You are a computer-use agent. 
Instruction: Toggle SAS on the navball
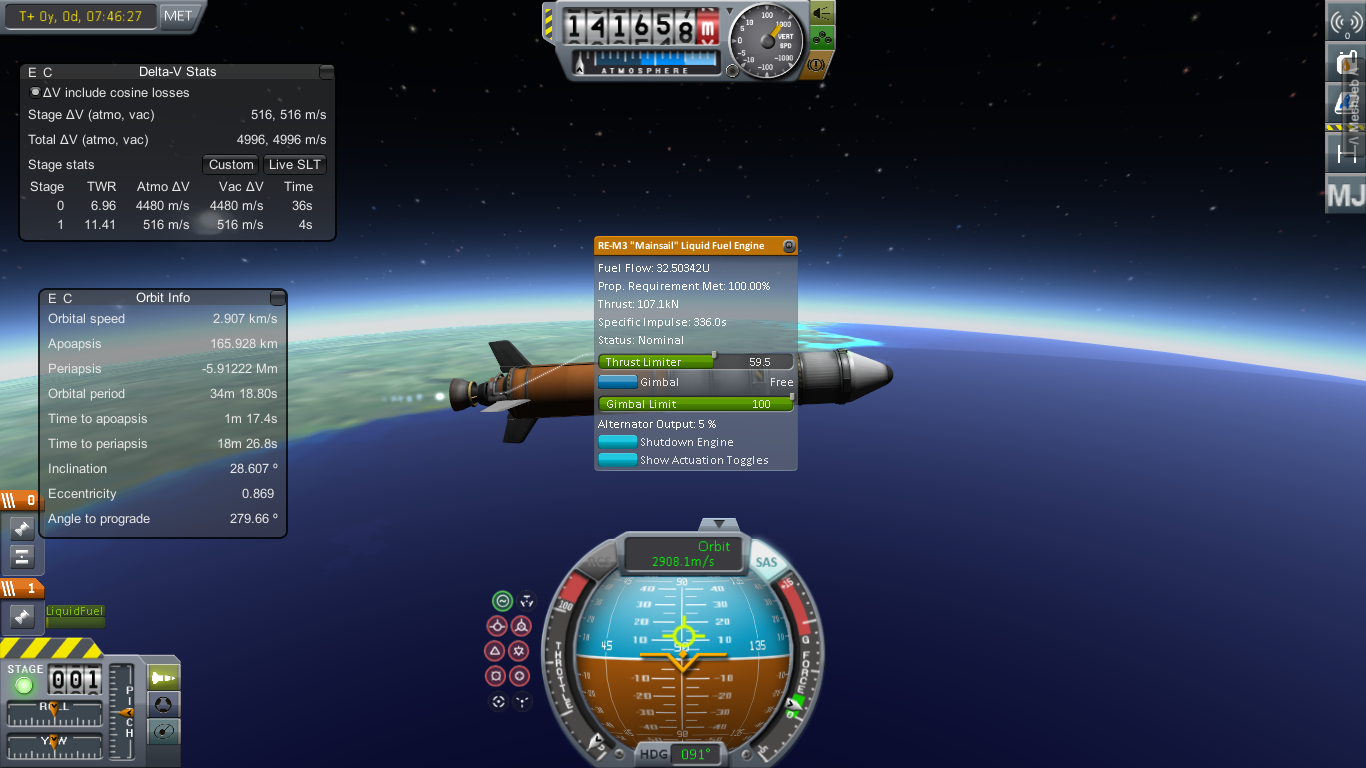pyautogui.click(x=766, y=563)
